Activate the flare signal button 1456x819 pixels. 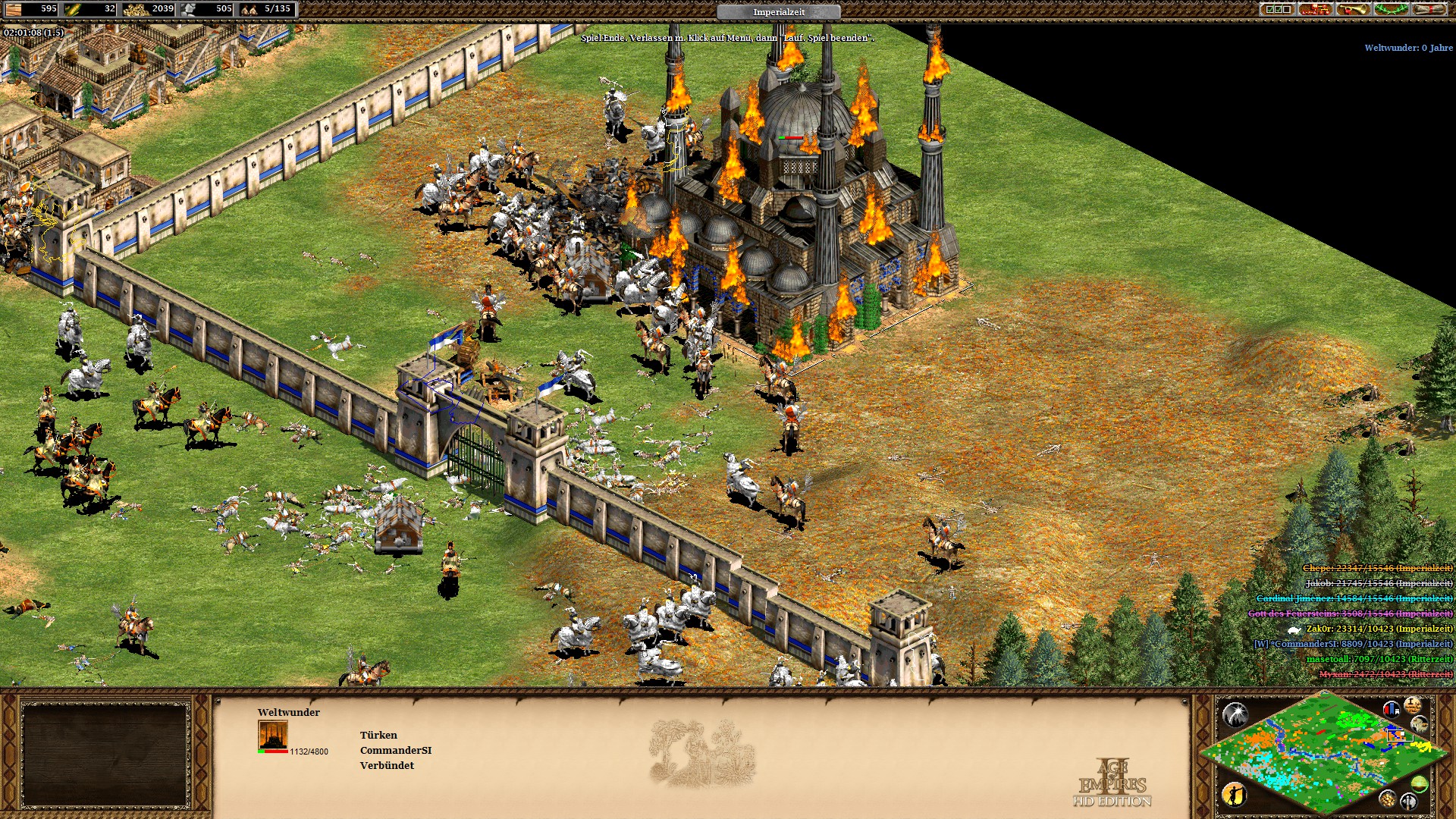1235,714
